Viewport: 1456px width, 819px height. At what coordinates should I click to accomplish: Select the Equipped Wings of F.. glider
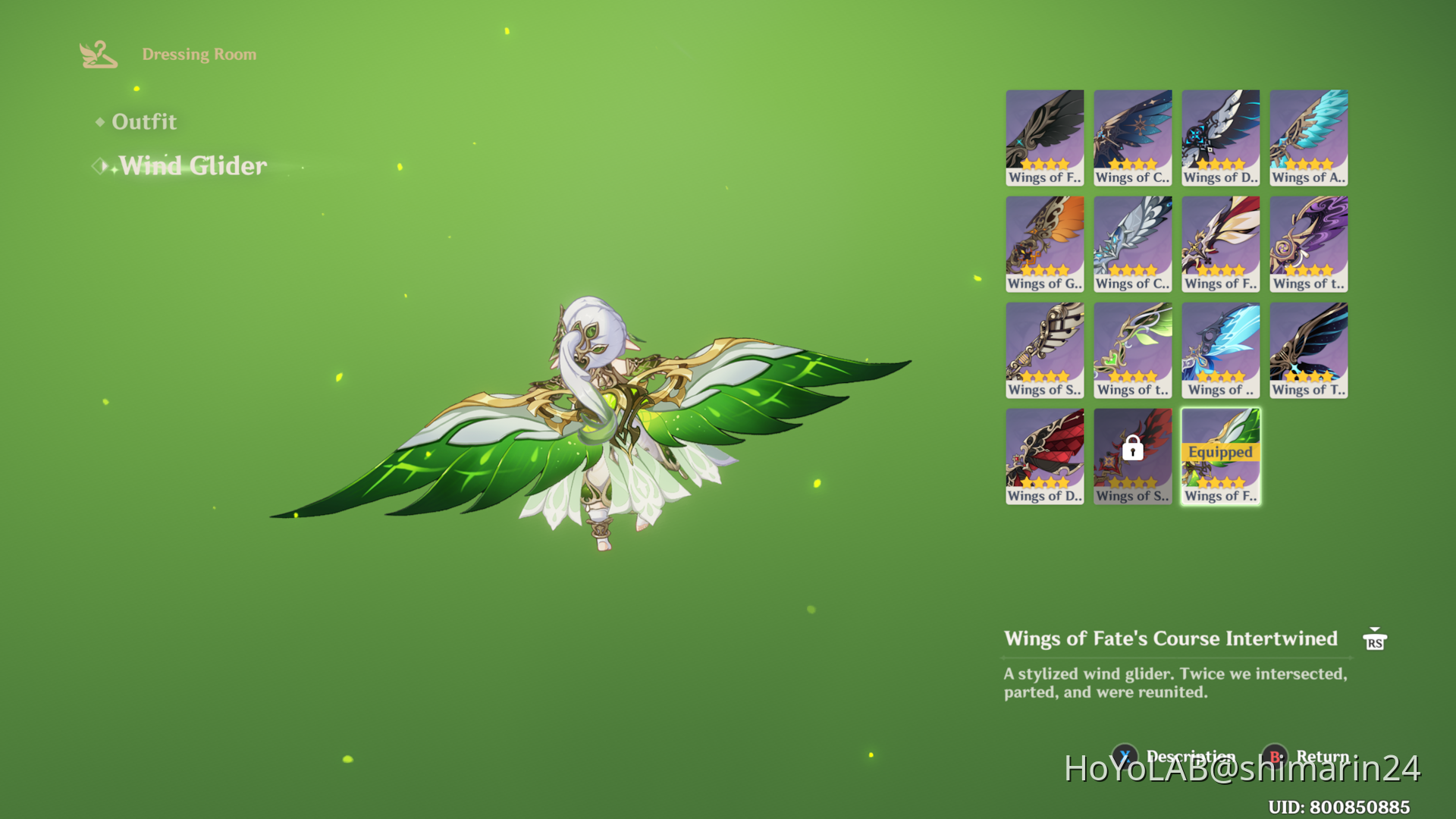(1220, 455)
